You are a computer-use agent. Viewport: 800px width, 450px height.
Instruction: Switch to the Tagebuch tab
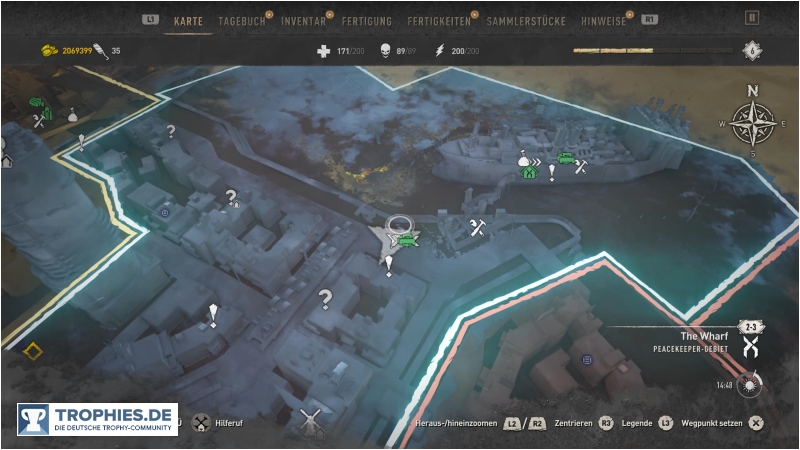(x=242, y=20)
